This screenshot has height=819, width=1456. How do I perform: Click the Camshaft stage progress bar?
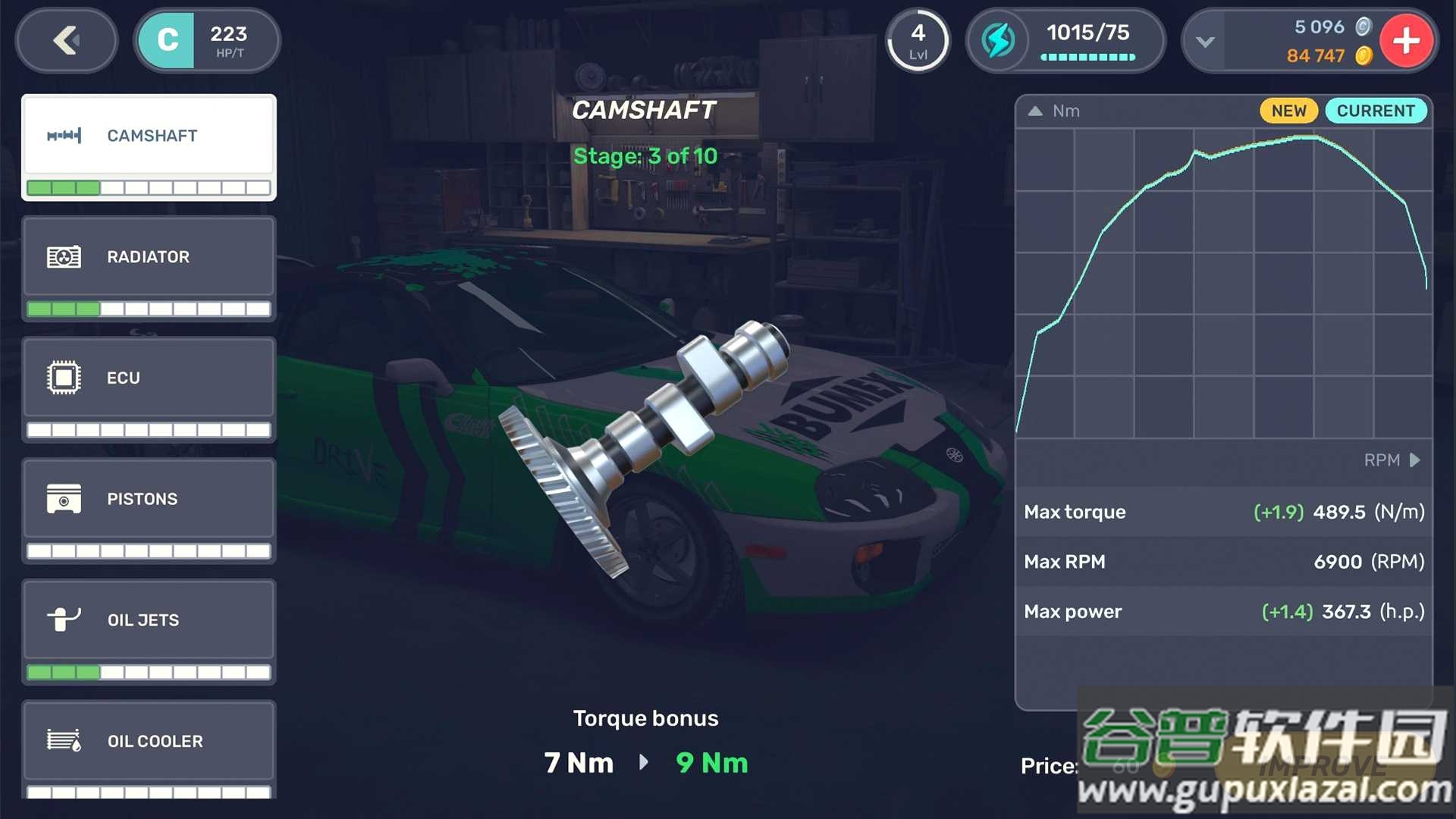click(x=148, y=188)
